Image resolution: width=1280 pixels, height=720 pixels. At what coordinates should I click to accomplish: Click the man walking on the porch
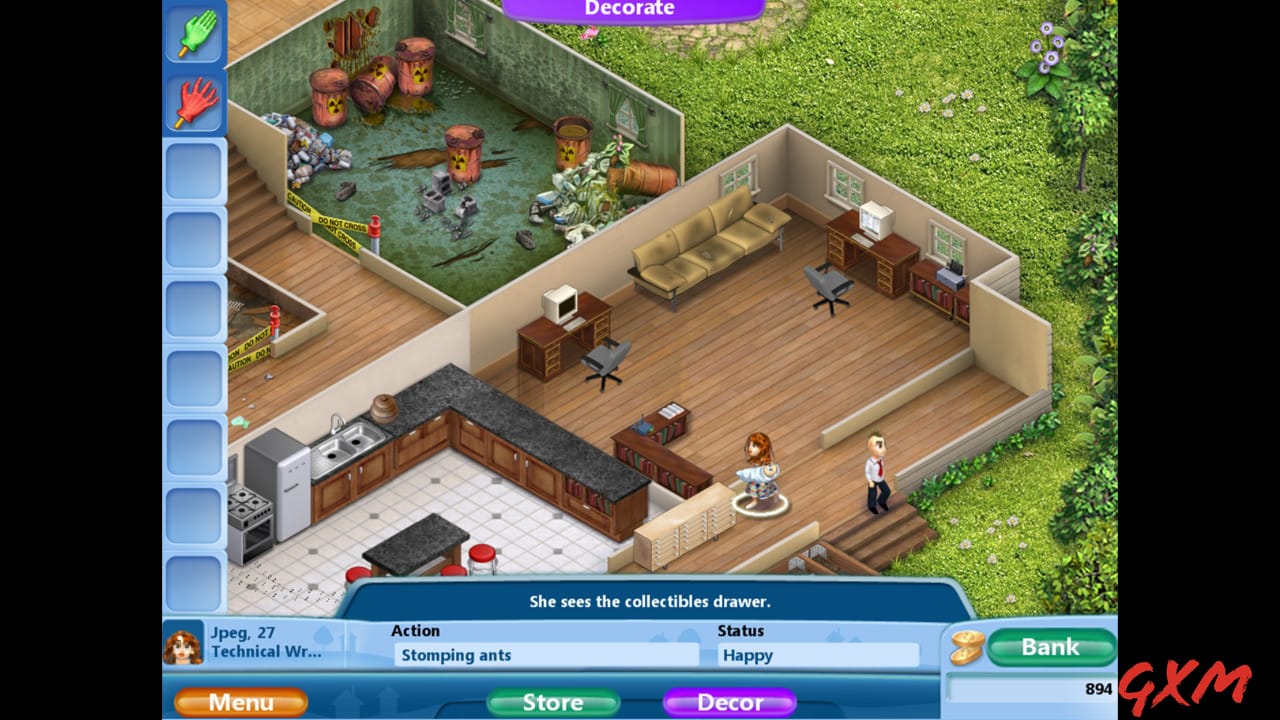[877, 470]
